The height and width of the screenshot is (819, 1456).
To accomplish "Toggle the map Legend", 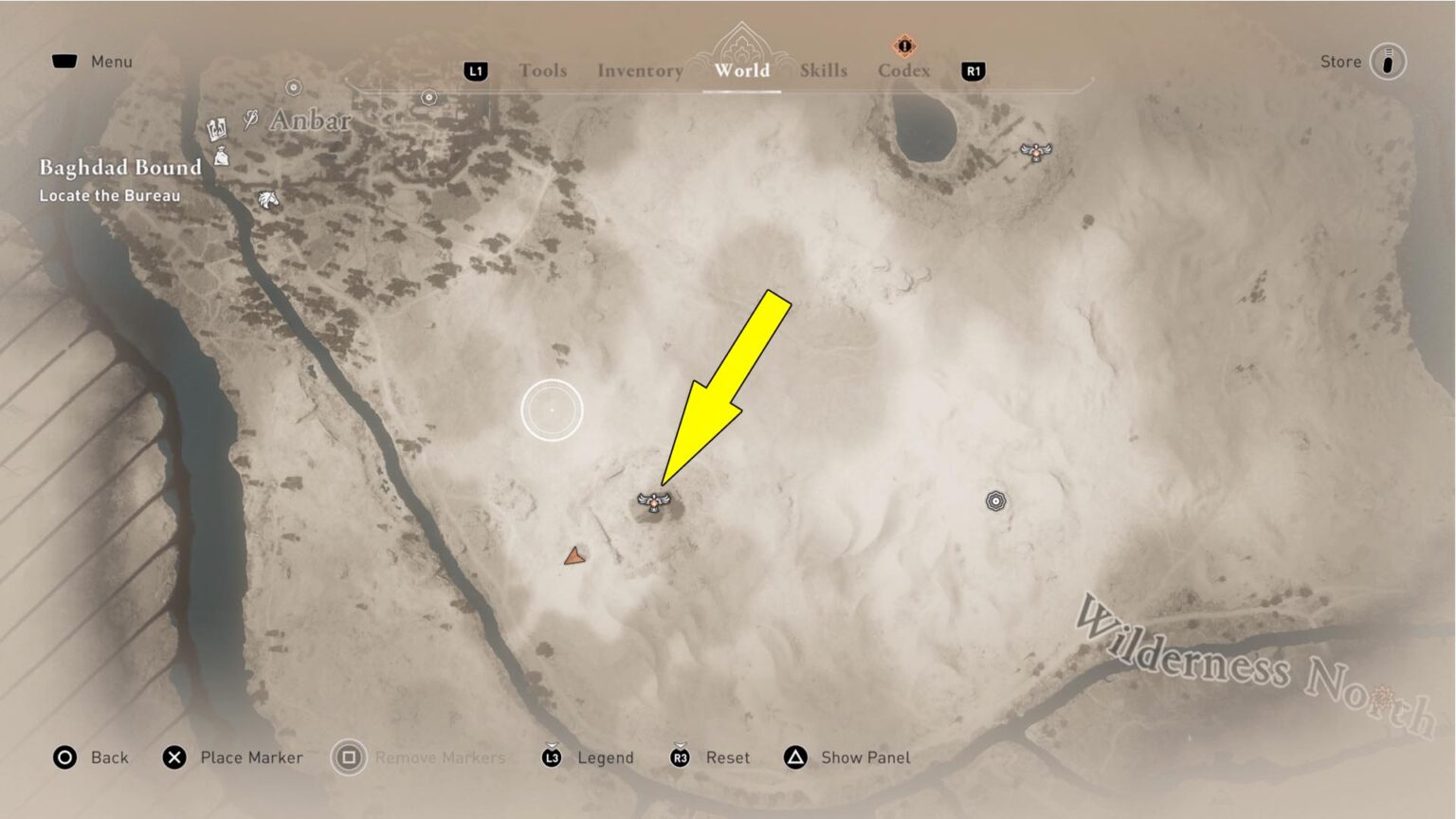I will 588,757.
